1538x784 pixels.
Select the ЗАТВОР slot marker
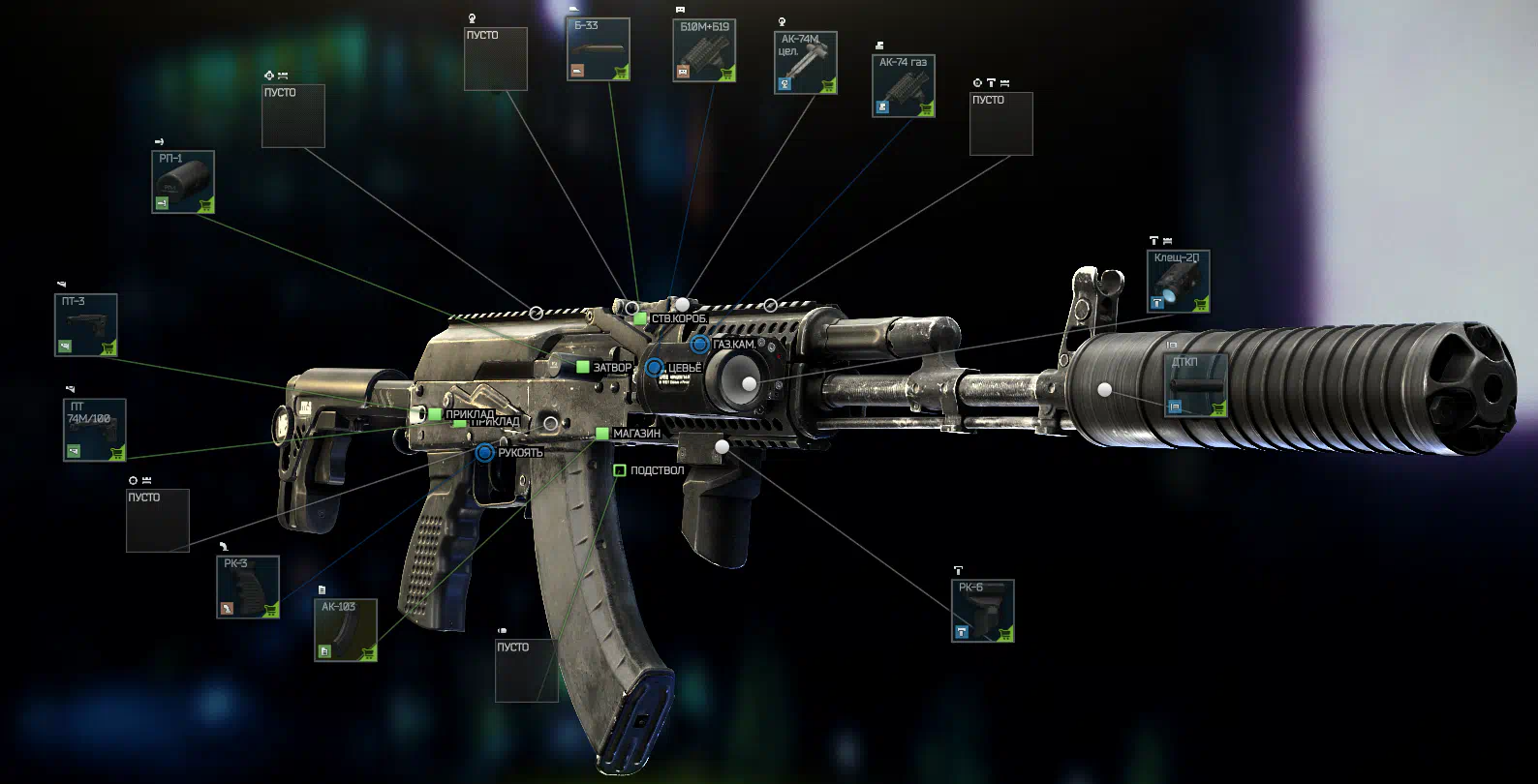click(x=583, y=368)
